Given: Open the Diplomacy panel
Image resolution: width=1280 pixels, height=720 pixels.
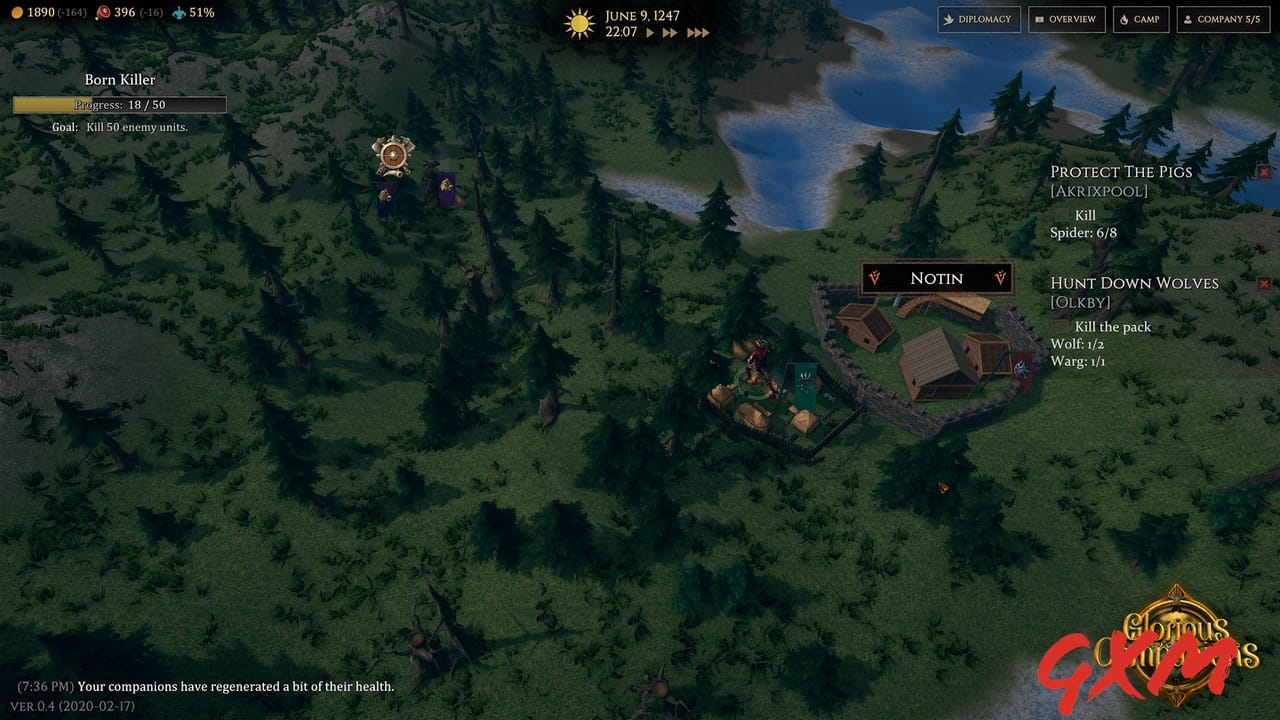Looking at the screenshot, I should pyautogui.click(x=979, y=19).
